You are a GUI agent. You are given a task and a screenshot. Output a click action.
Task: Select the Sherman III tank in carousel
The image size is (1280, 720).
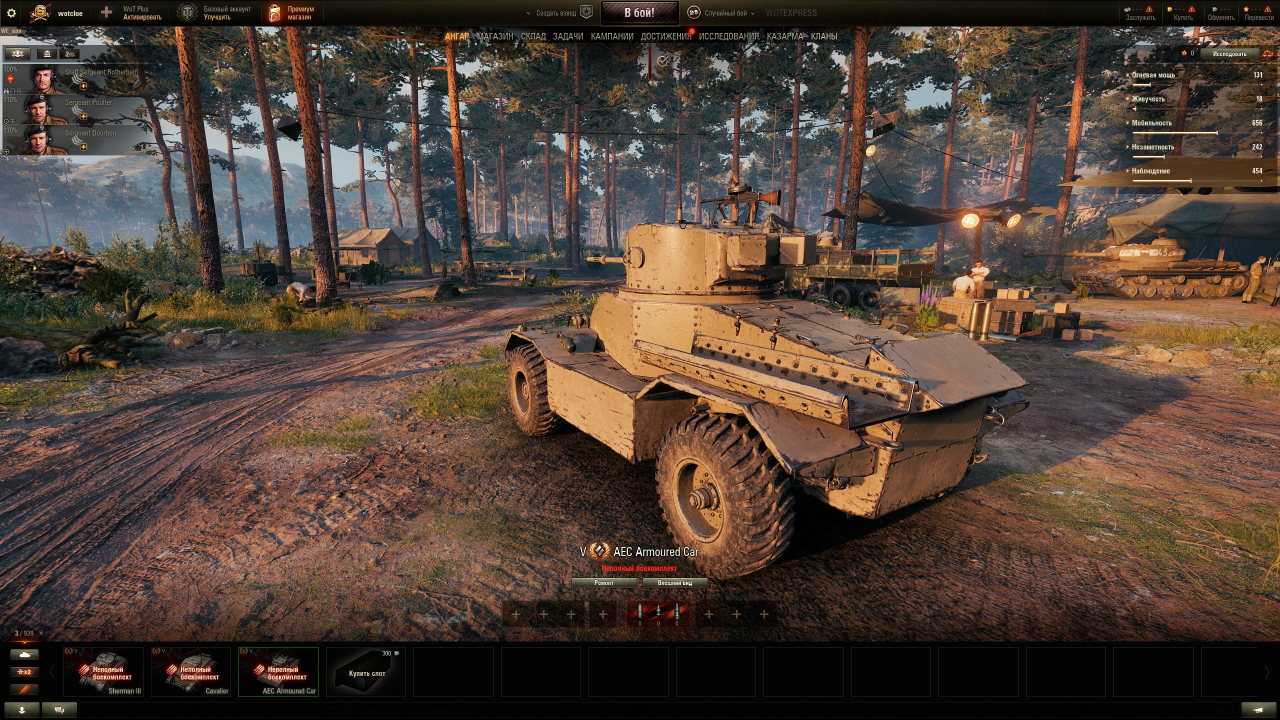104,671
